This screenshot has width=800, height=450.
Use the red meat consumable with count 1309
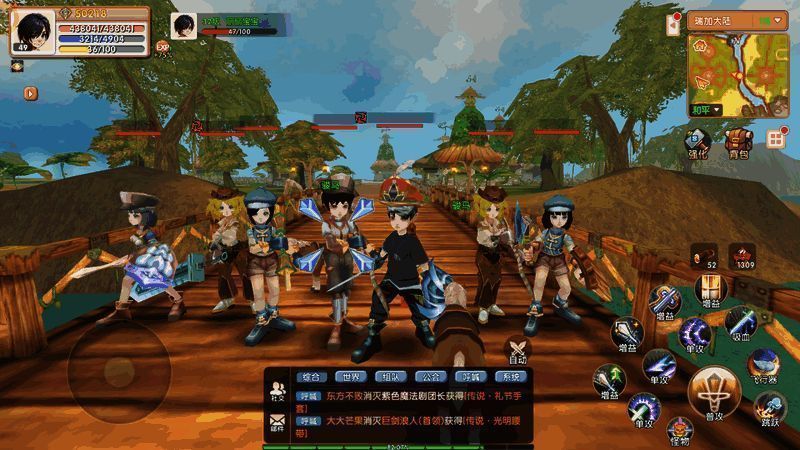point(741,257)
